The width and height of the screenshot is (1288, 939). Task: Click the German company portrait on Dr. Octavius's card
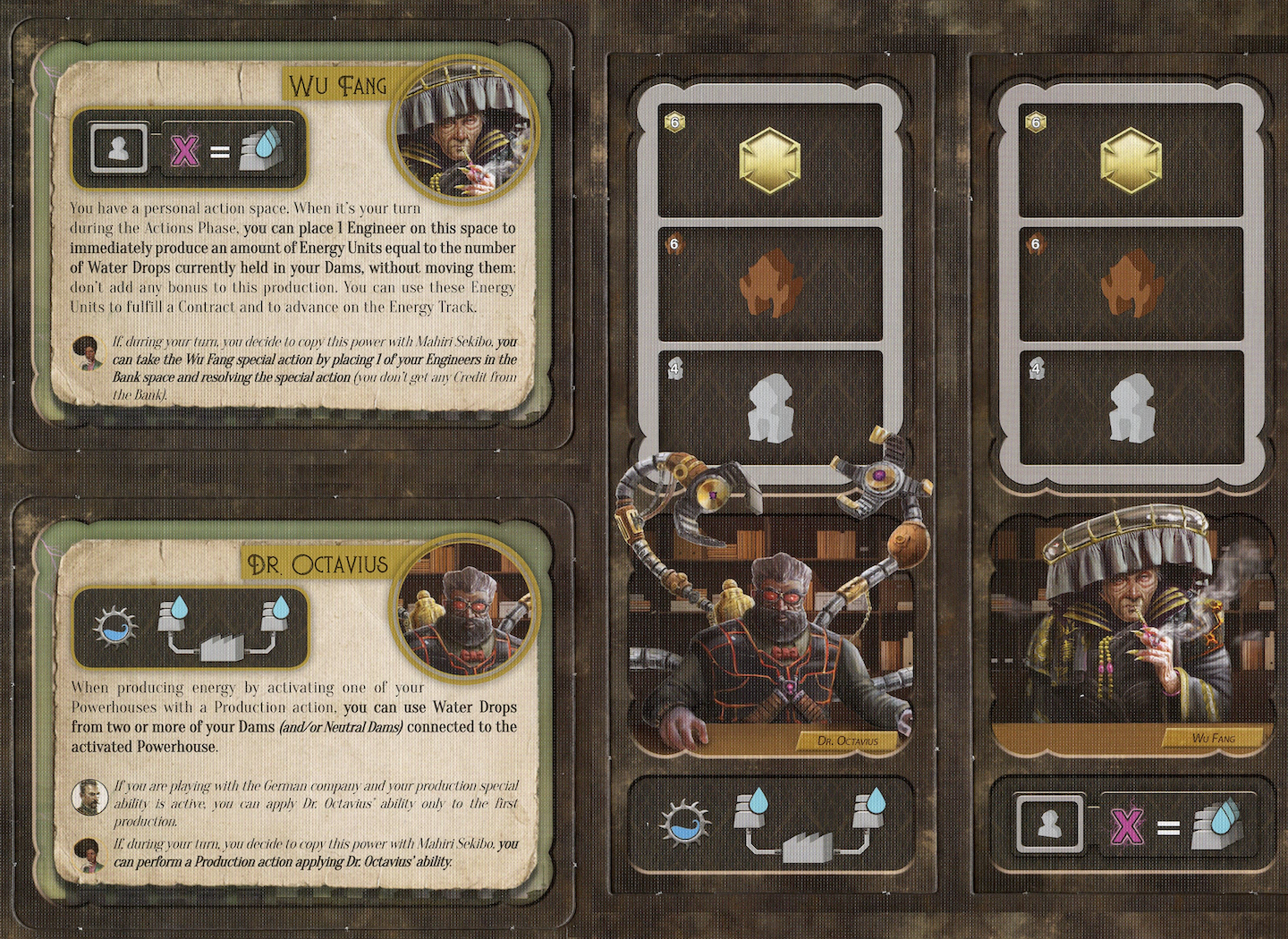(89, 797)
